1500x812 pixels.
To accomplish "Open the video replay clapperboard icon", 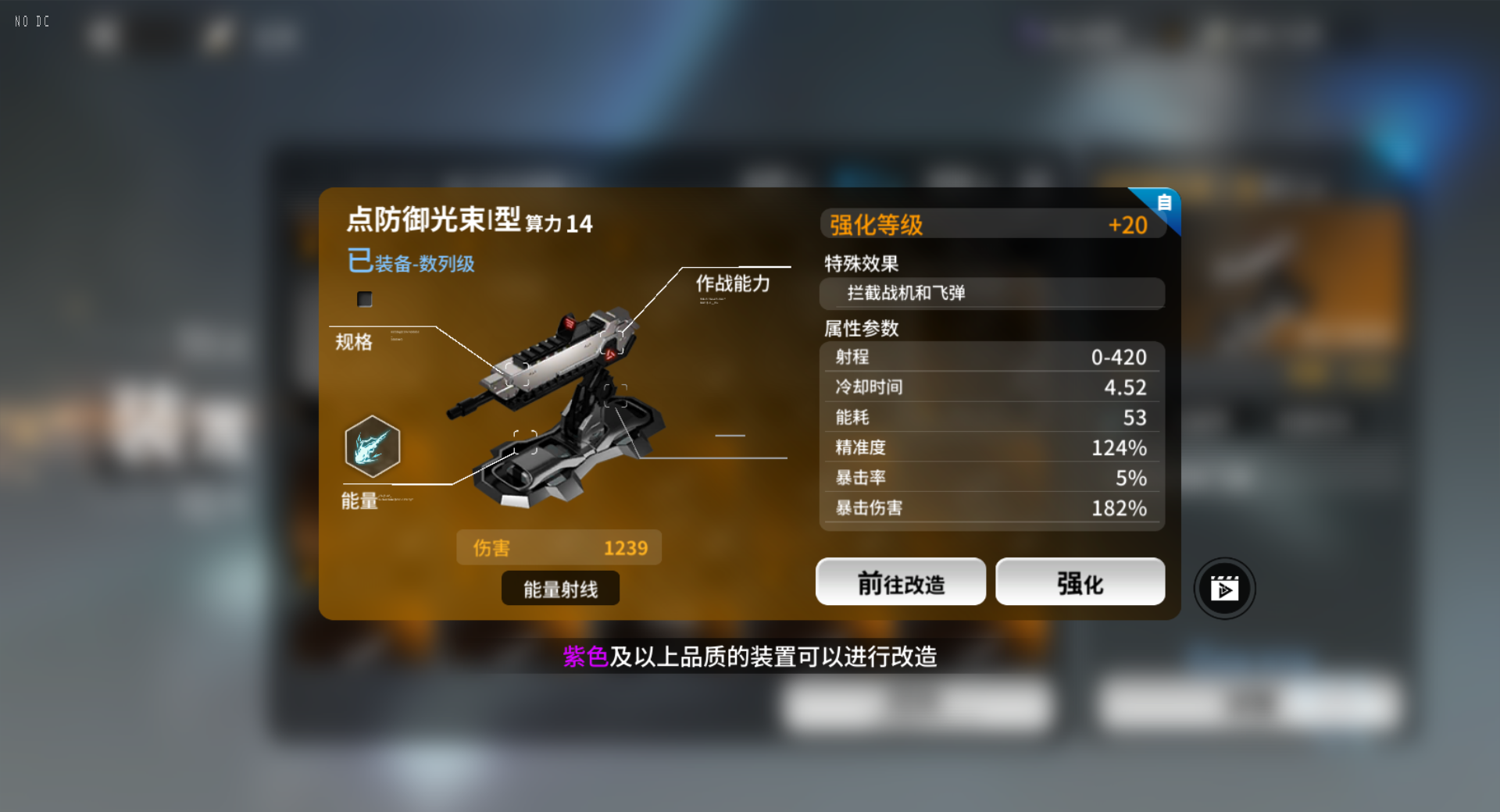I will (x=1225, y=588).
